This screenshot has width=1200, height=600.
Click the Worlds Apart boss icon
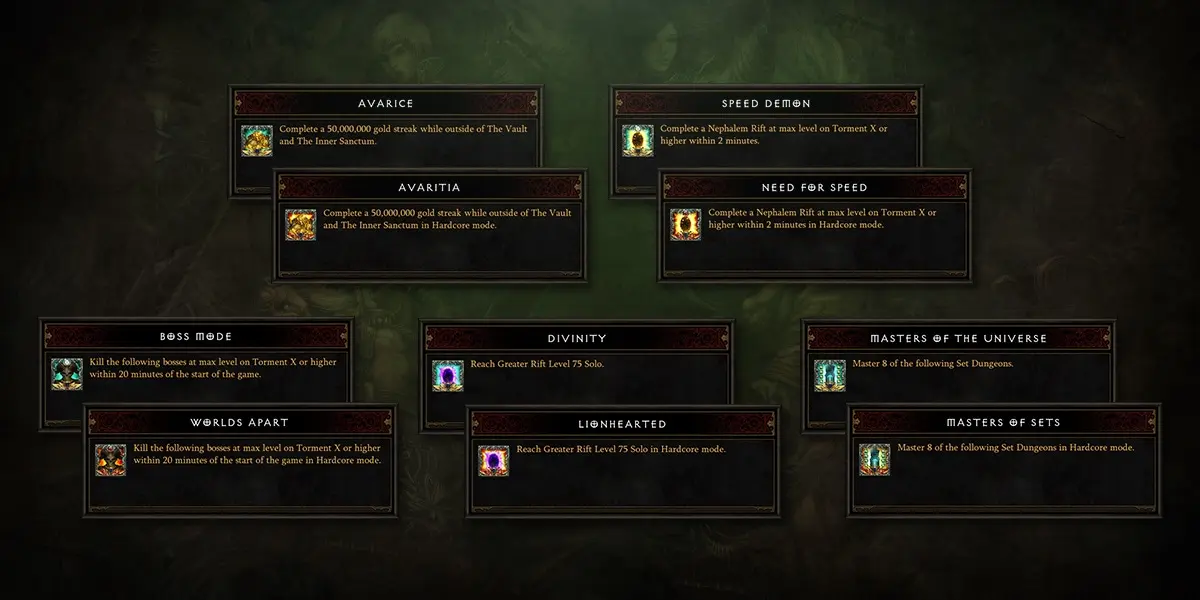point(110,459)
